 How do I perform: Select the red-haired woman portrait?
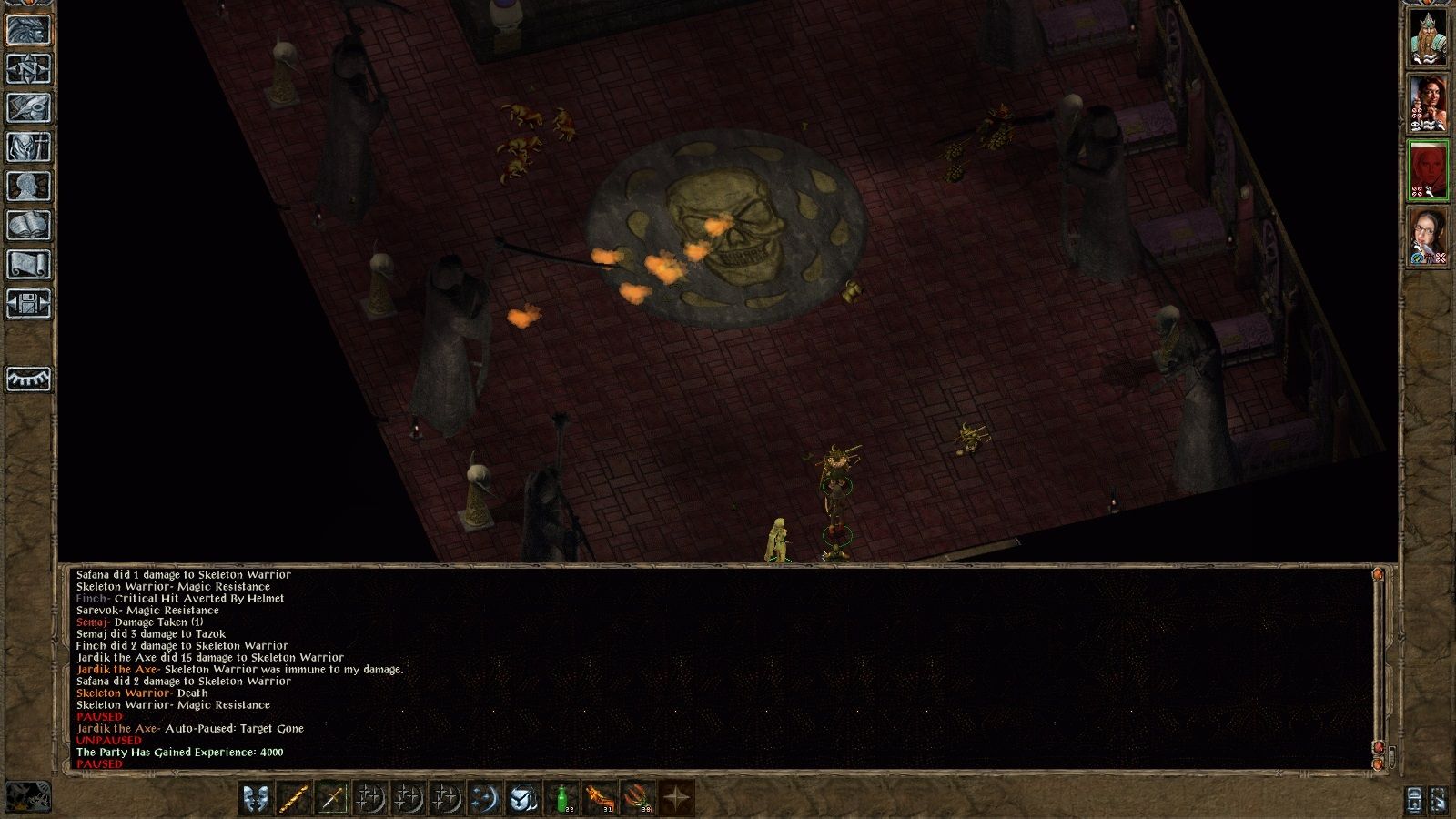pos(1428,104)
